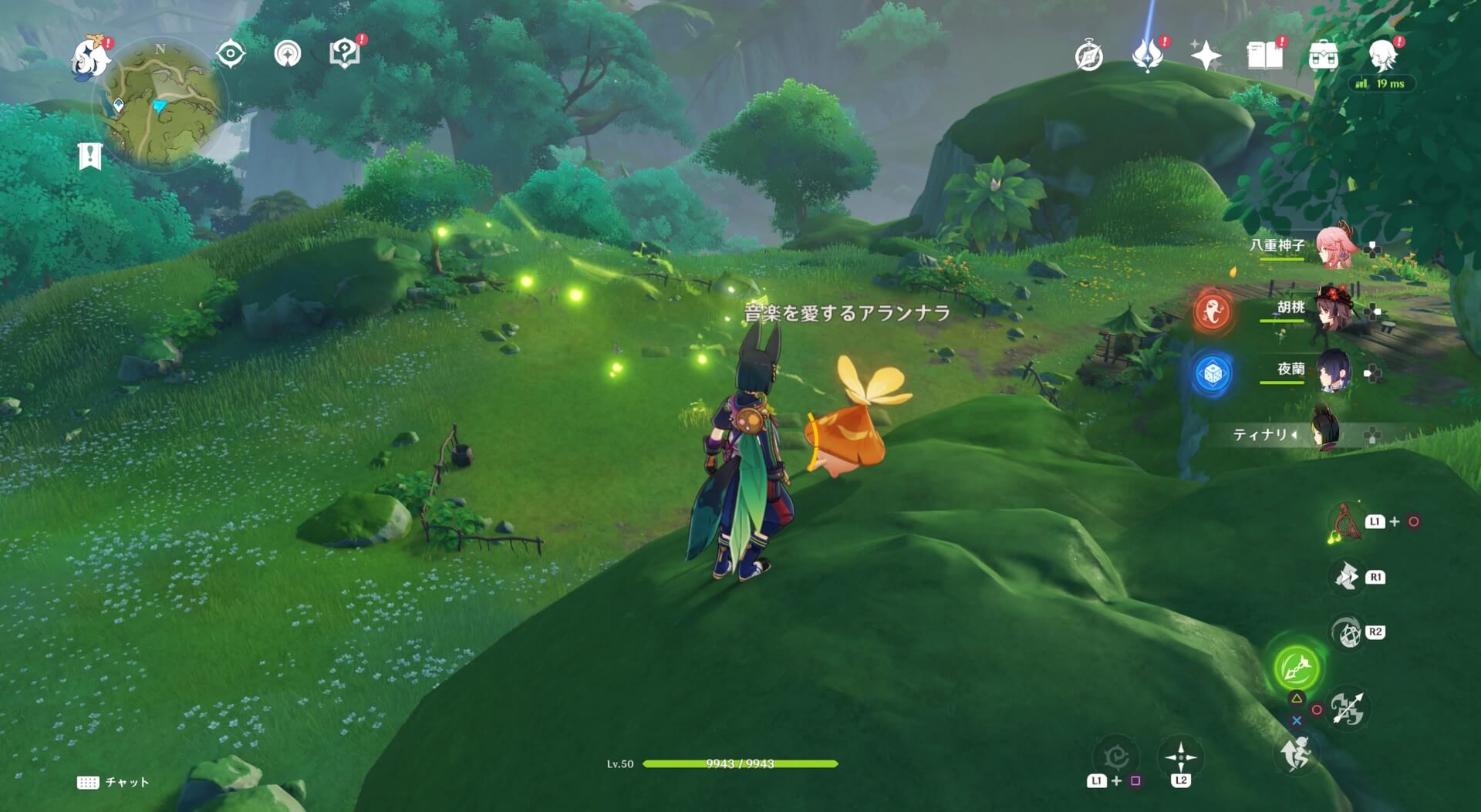Viewport: 1481px width, 812px height.
Task: Open the tutorial question mark icon
Action: pos(344,53)
